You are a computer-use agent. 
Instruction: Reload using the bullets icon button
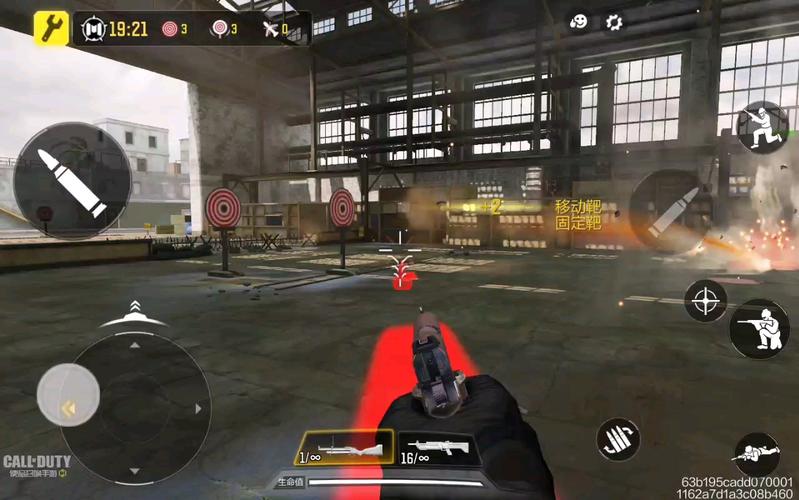click(618, 439)
